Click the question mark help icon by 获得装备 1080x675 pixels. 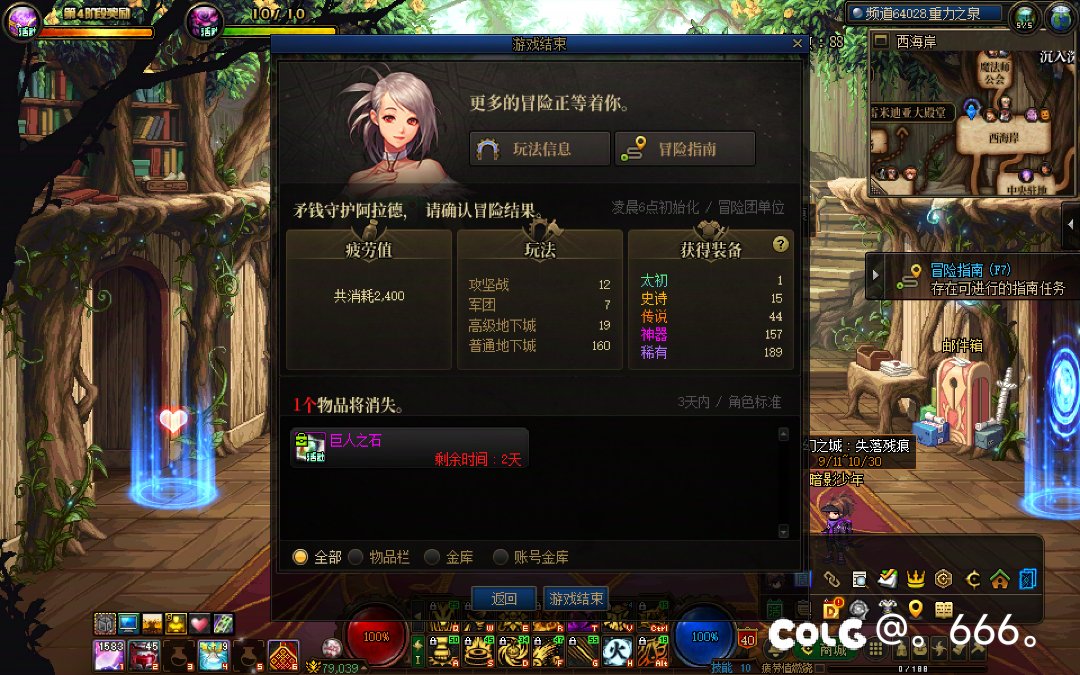tap(781, 245)
